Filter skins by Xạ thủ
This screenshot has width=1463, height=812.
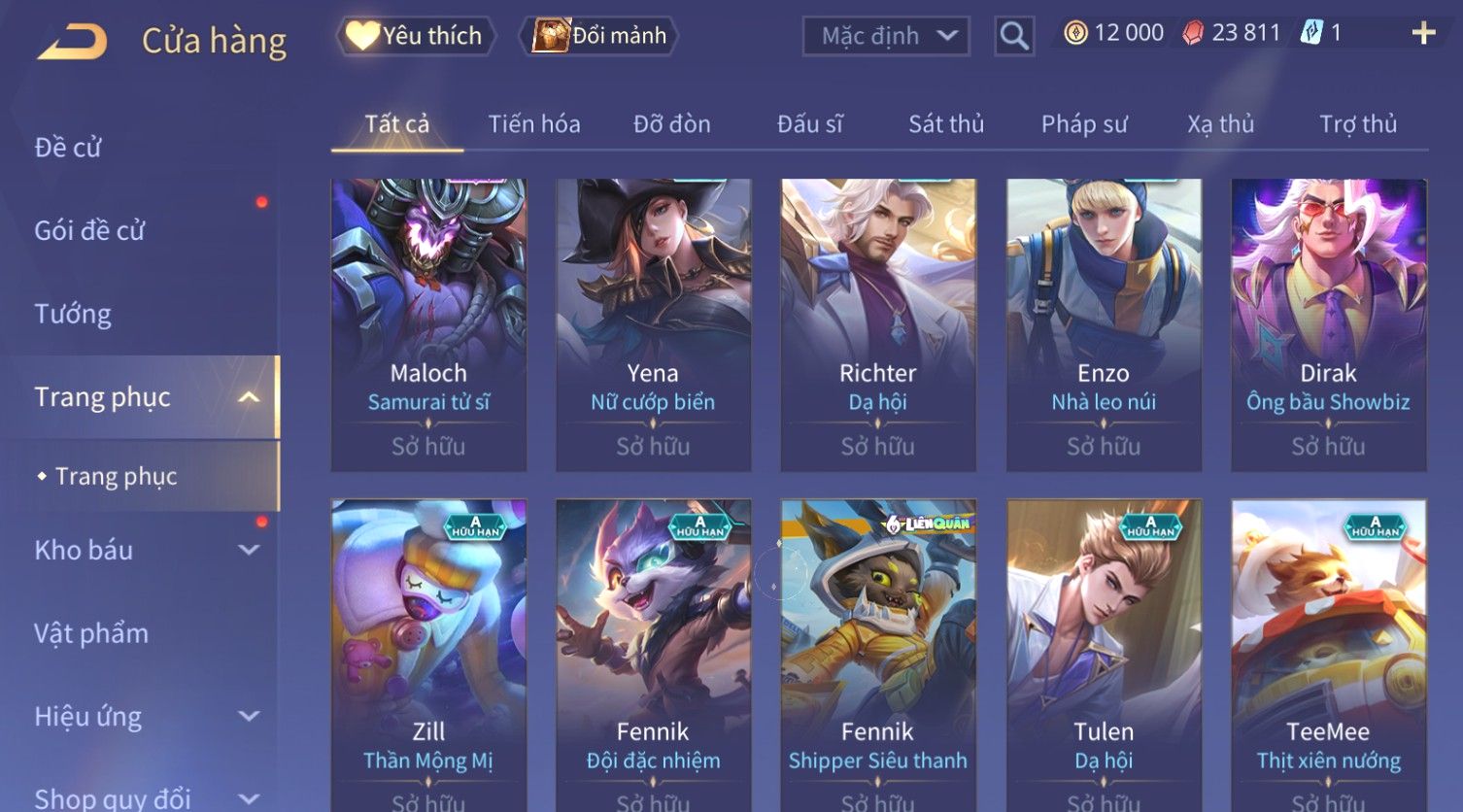(1220, 124)
